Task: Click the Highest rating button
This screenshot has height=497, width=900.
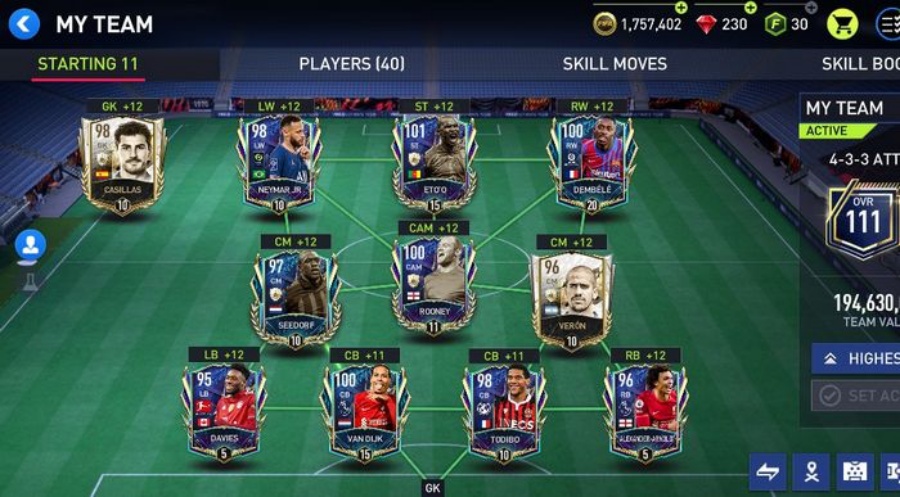Action: [x=855, y=358]
